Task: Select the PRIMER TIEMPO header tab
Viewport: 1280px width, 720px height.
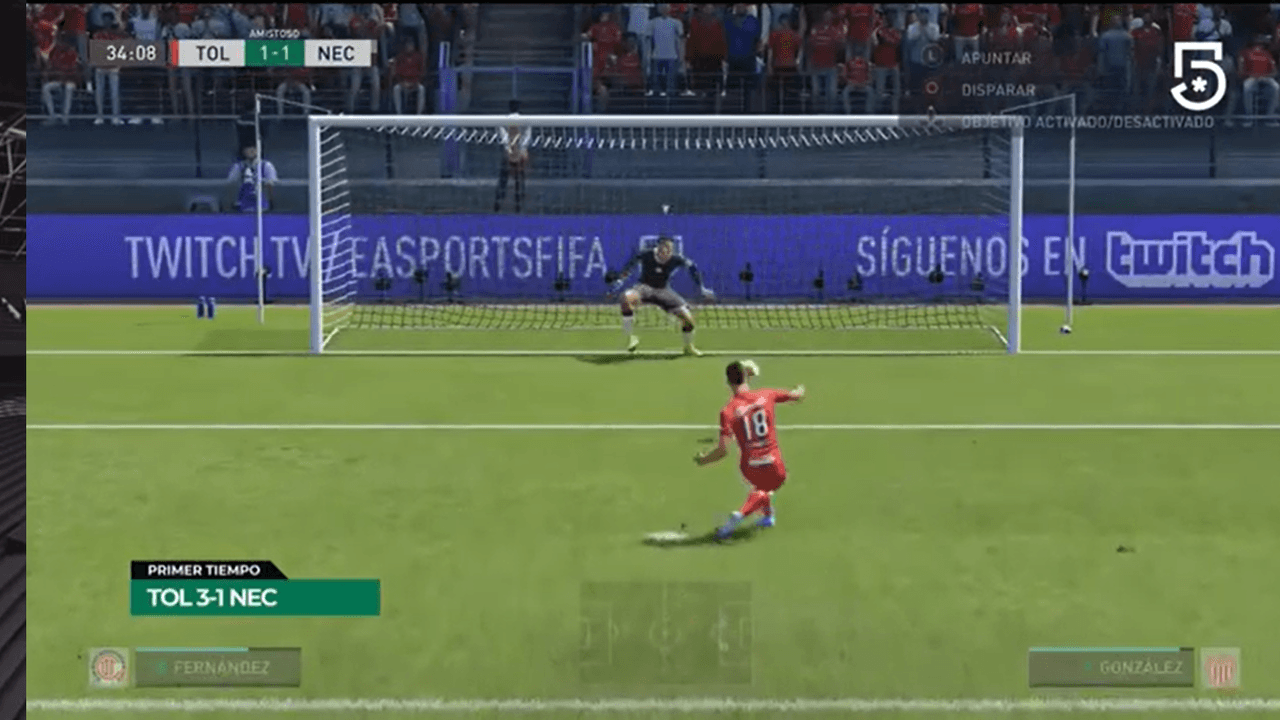Action: [204, 570]
